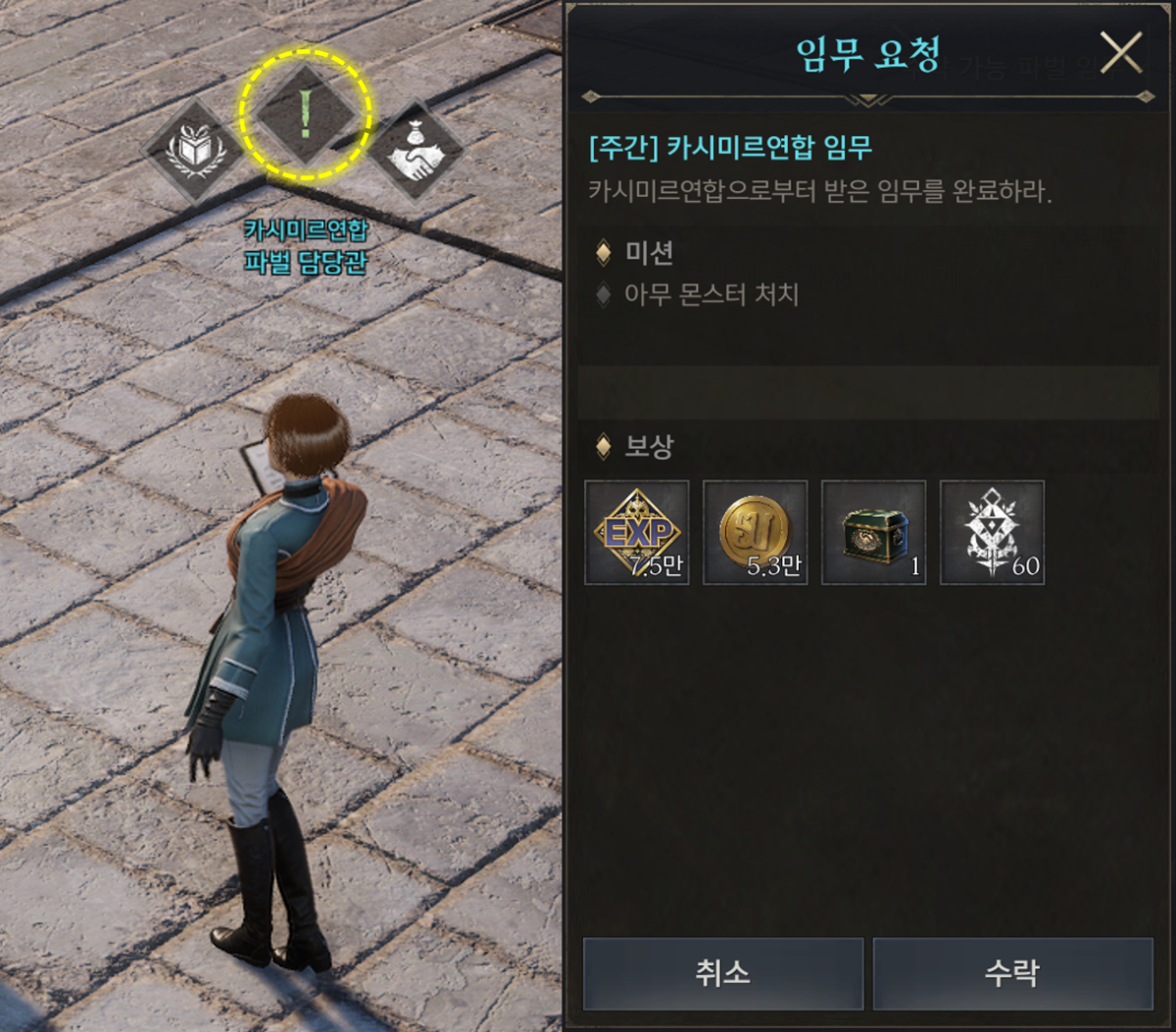The width and height of the screenshot is (1176, 1032).
Task: Accept the mission with the 수락 button
Action: 1012,973
